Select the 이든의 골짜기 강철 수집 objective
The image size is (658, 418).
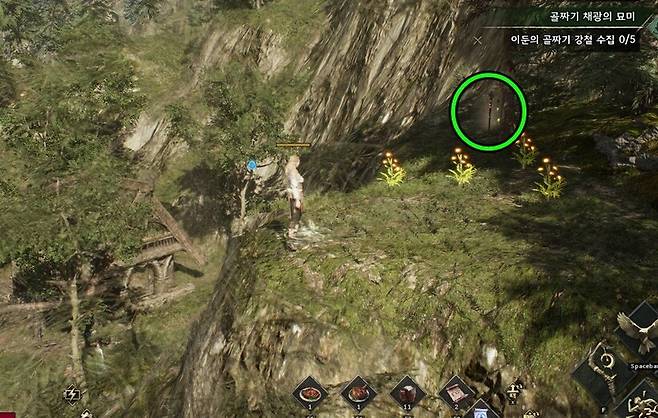571,40
